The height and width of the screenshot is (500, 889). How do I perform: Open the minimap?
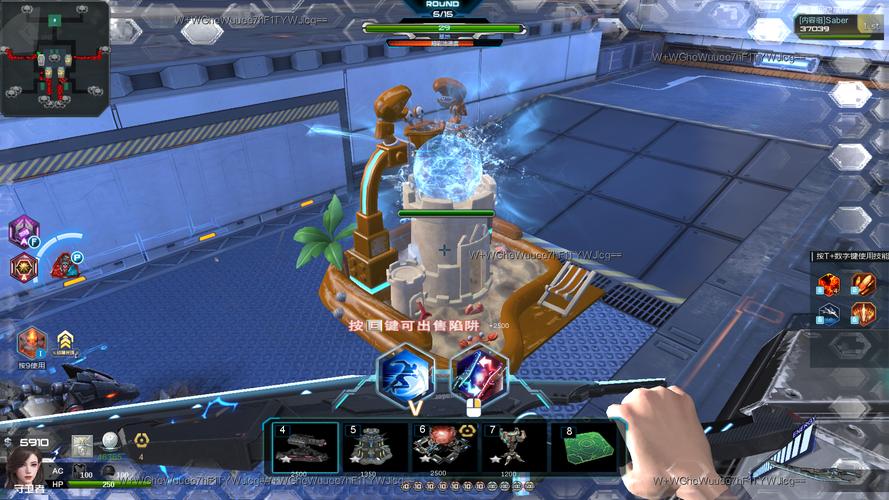coord(55,58)
